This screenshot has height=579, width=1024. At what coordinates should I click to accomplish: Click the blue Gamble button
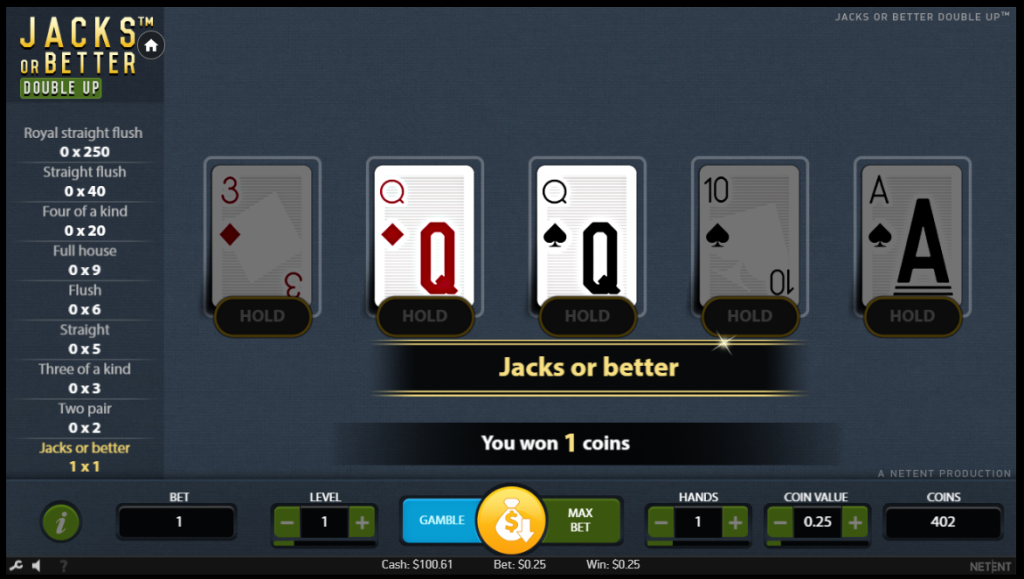point(440,520)
